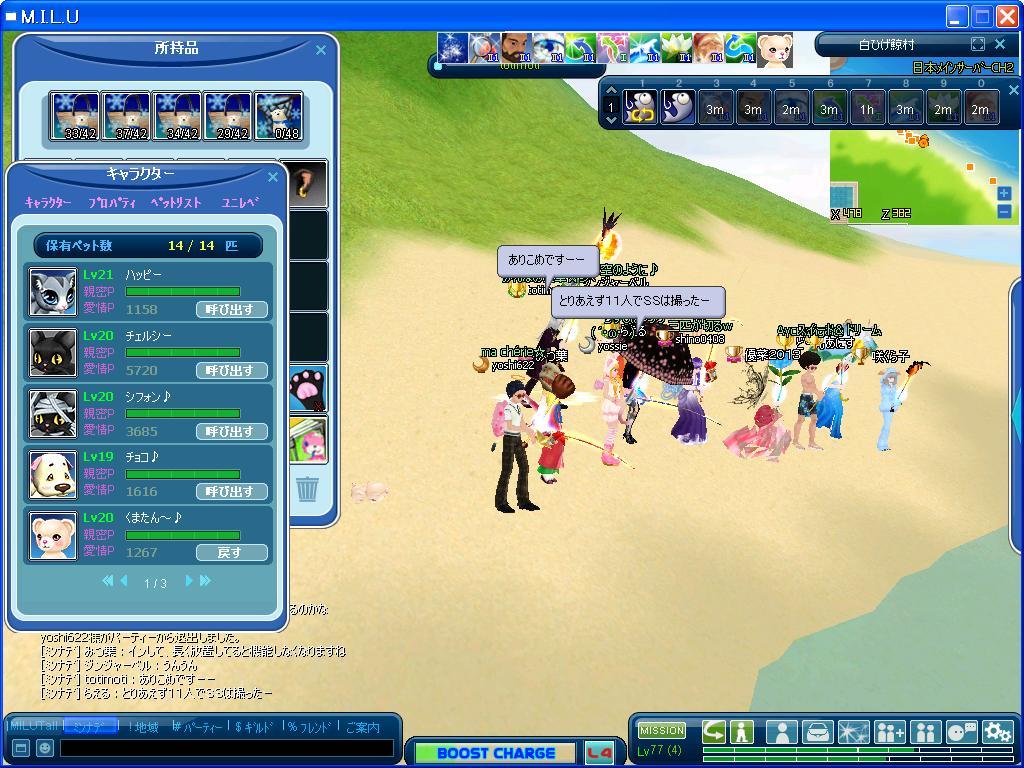Screen dimensions: 1024x768
Task: Maximize the M.I.L.U game window
Action: (x=982, y=16)
